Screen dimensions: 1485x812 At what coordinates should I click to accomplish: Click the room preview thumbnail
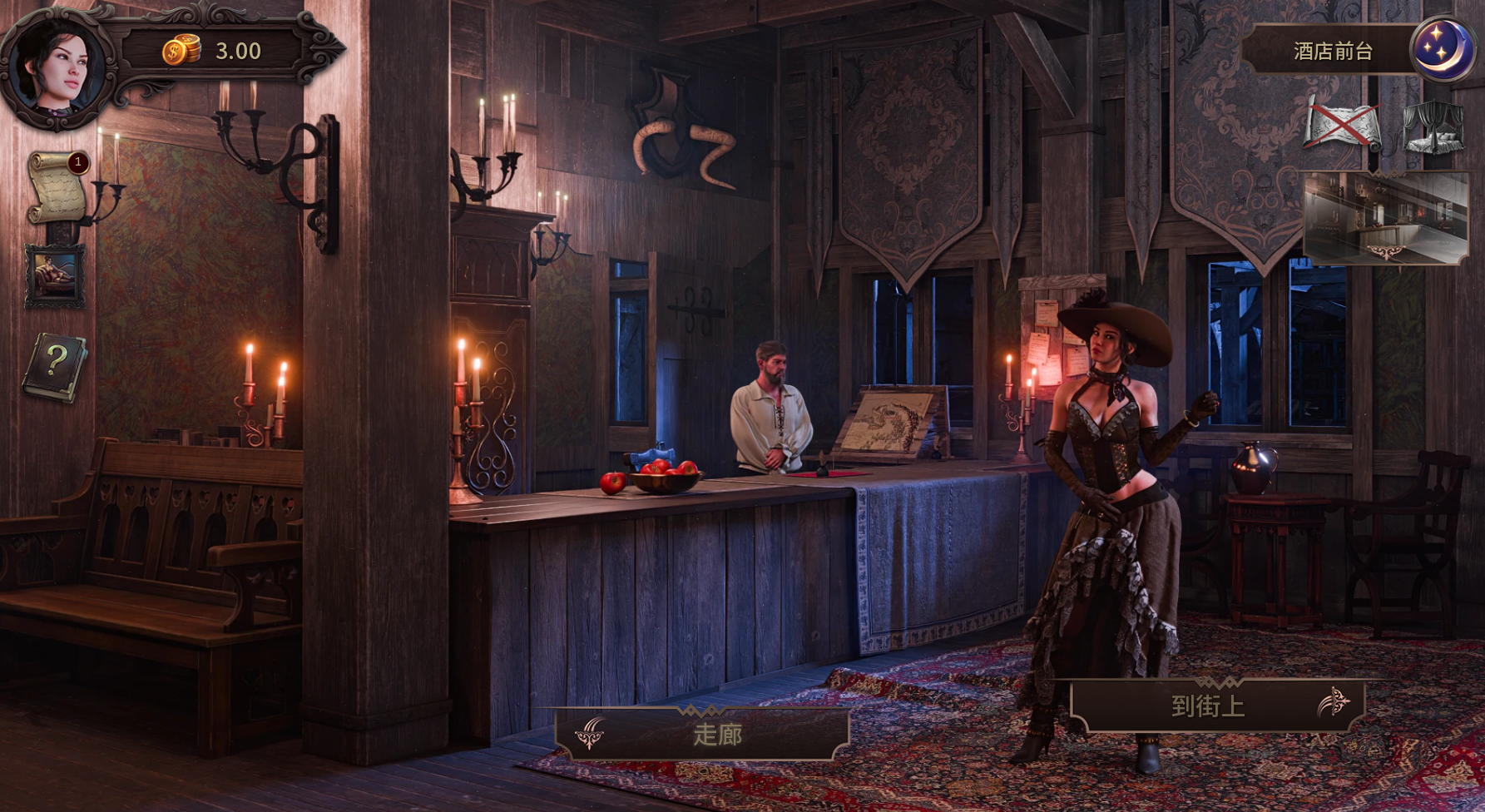(1387, 218)
